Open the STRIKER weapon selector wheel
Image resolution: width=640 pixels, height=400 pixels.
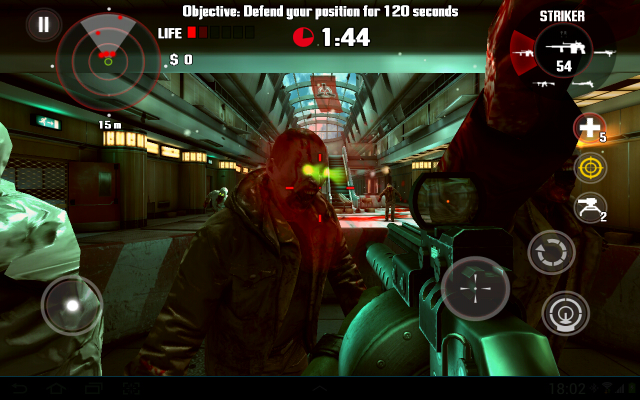563,51
